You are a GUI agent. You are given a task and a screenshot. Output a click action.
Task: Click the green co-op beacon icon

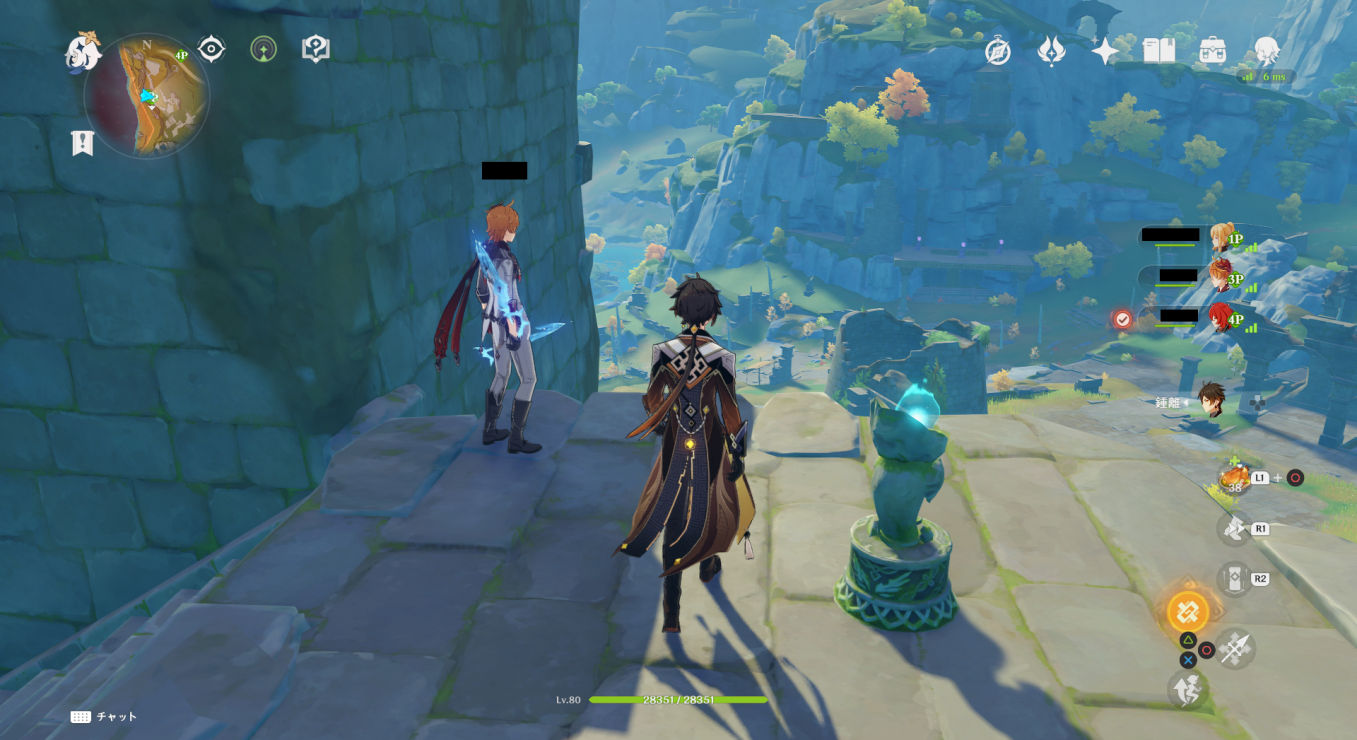click(x=263, y=49)
